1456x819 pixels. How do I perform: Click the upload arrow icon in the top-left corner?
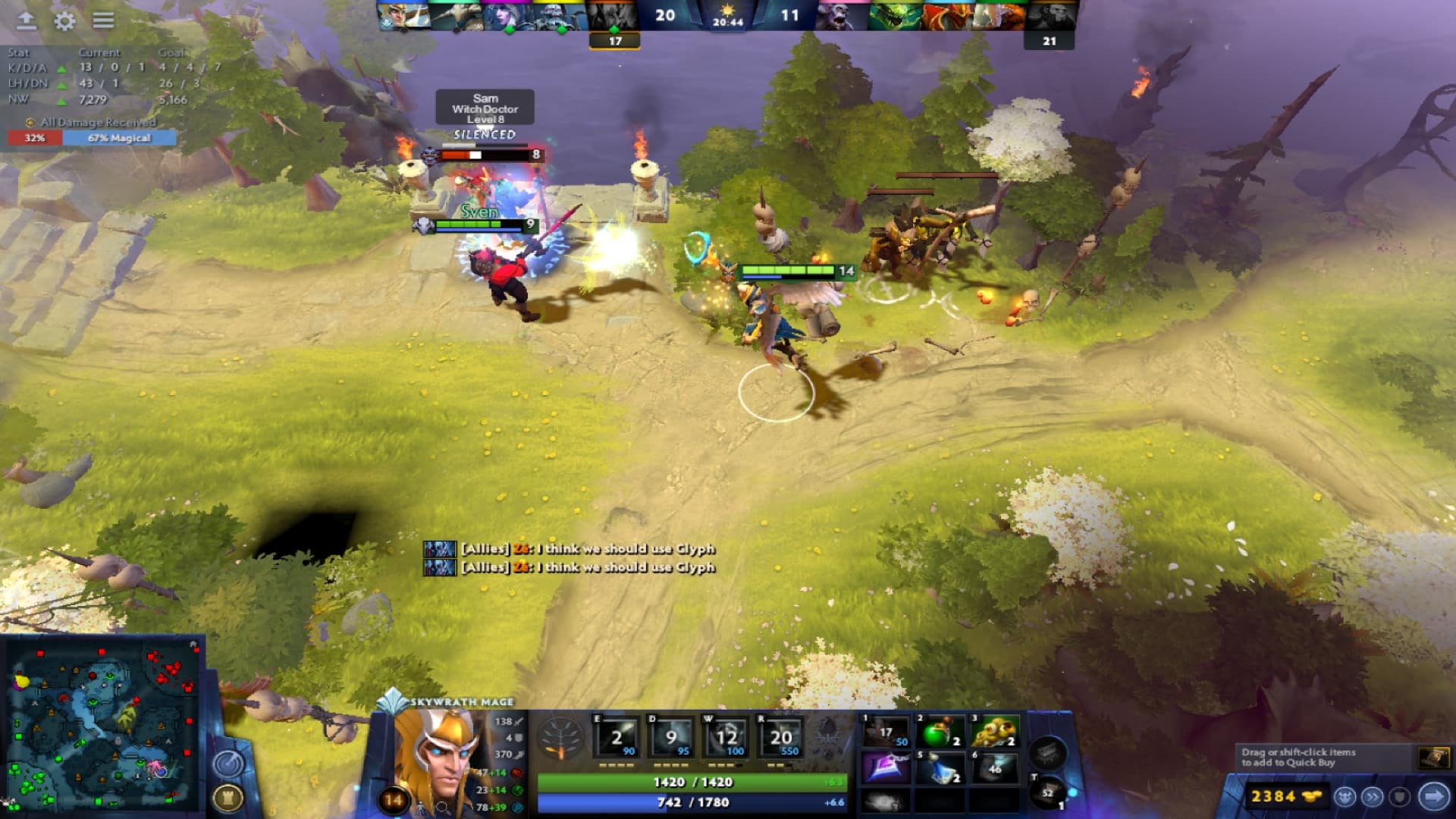pyautogui.click(x=27, y=22)
